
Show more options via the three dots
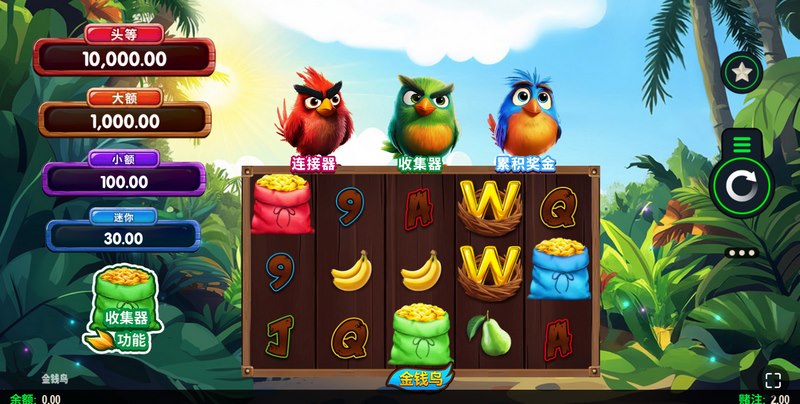coord(741,253)
